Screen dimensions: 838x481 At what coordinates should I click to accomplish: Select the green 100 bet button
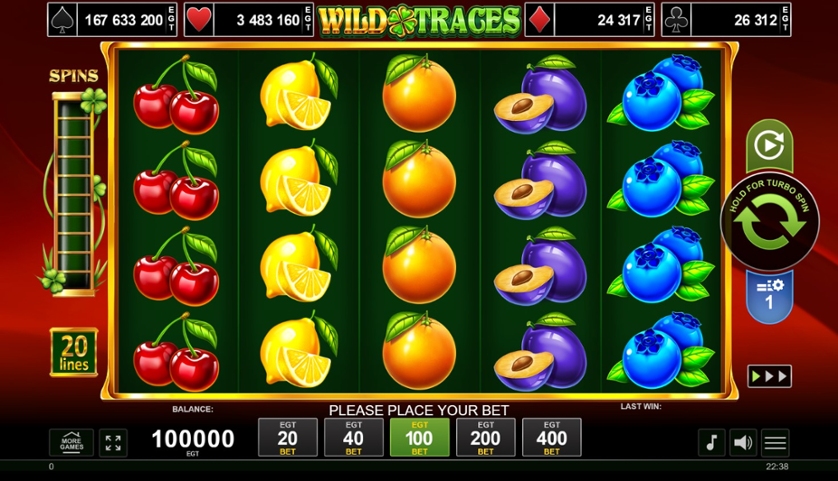(419, 438)
